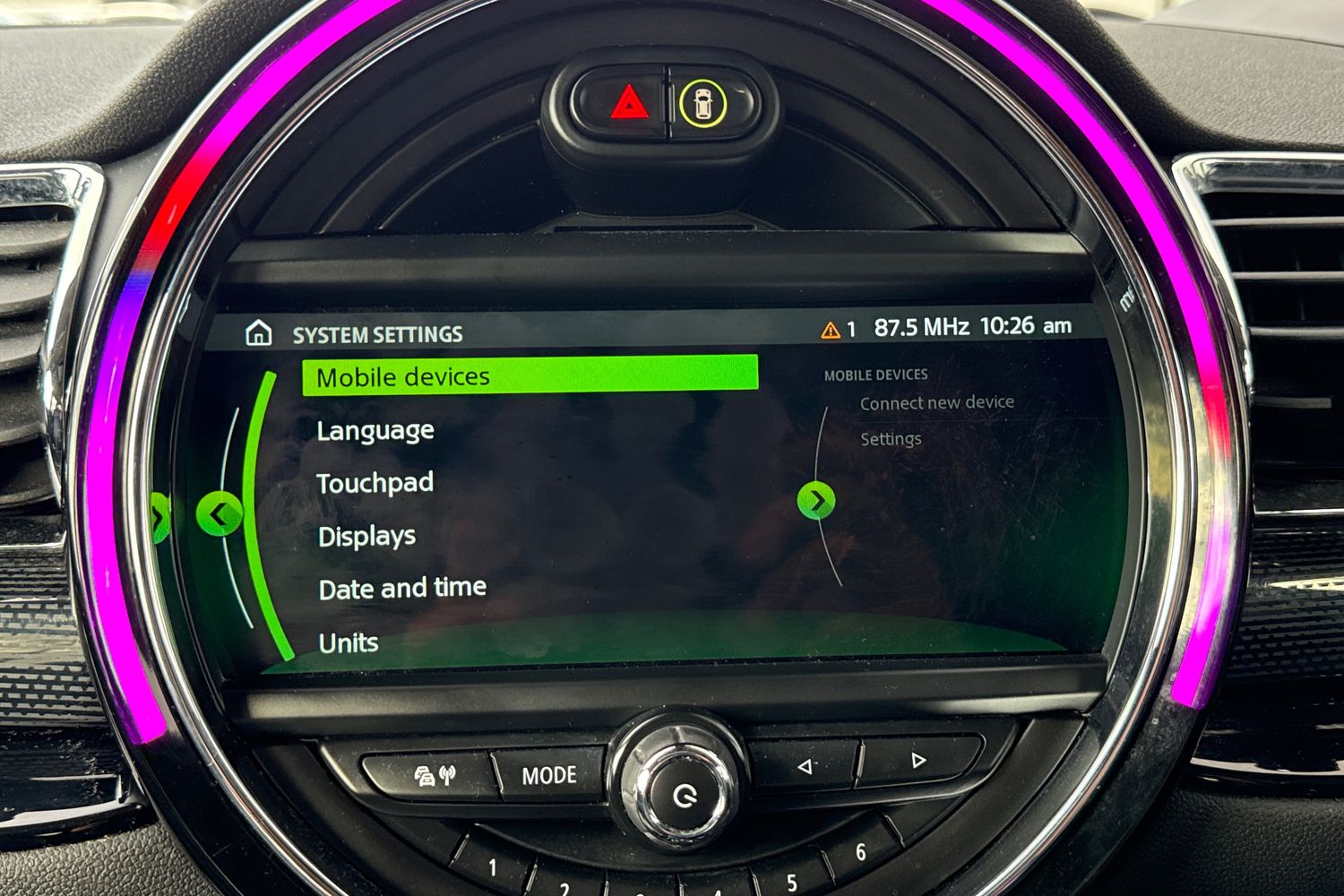
Task: Open the Displays settings entry
Action: (x=366, y=536)
